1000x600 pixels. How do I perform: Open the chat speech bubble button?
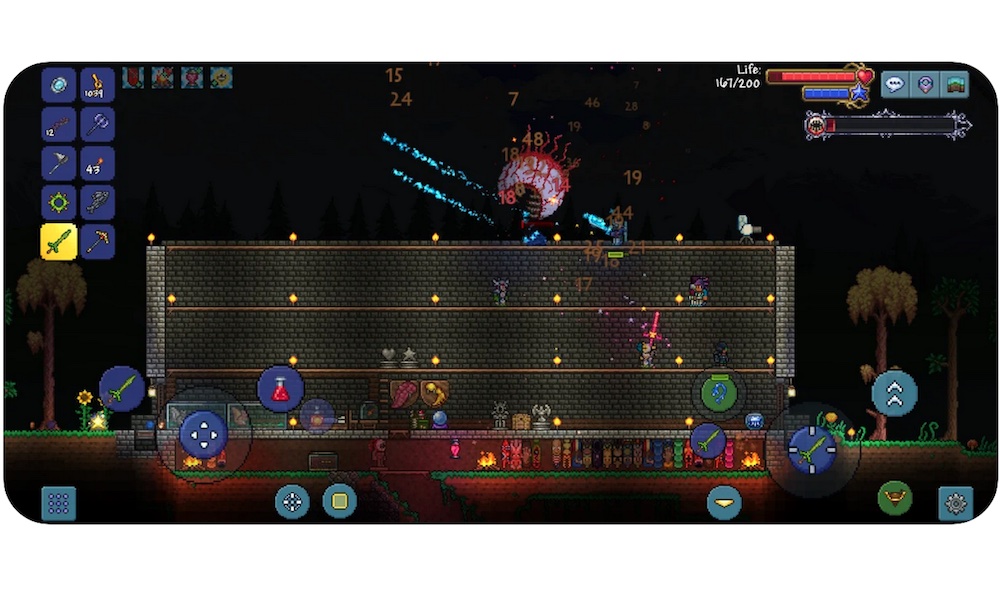(x=894, y=84)
